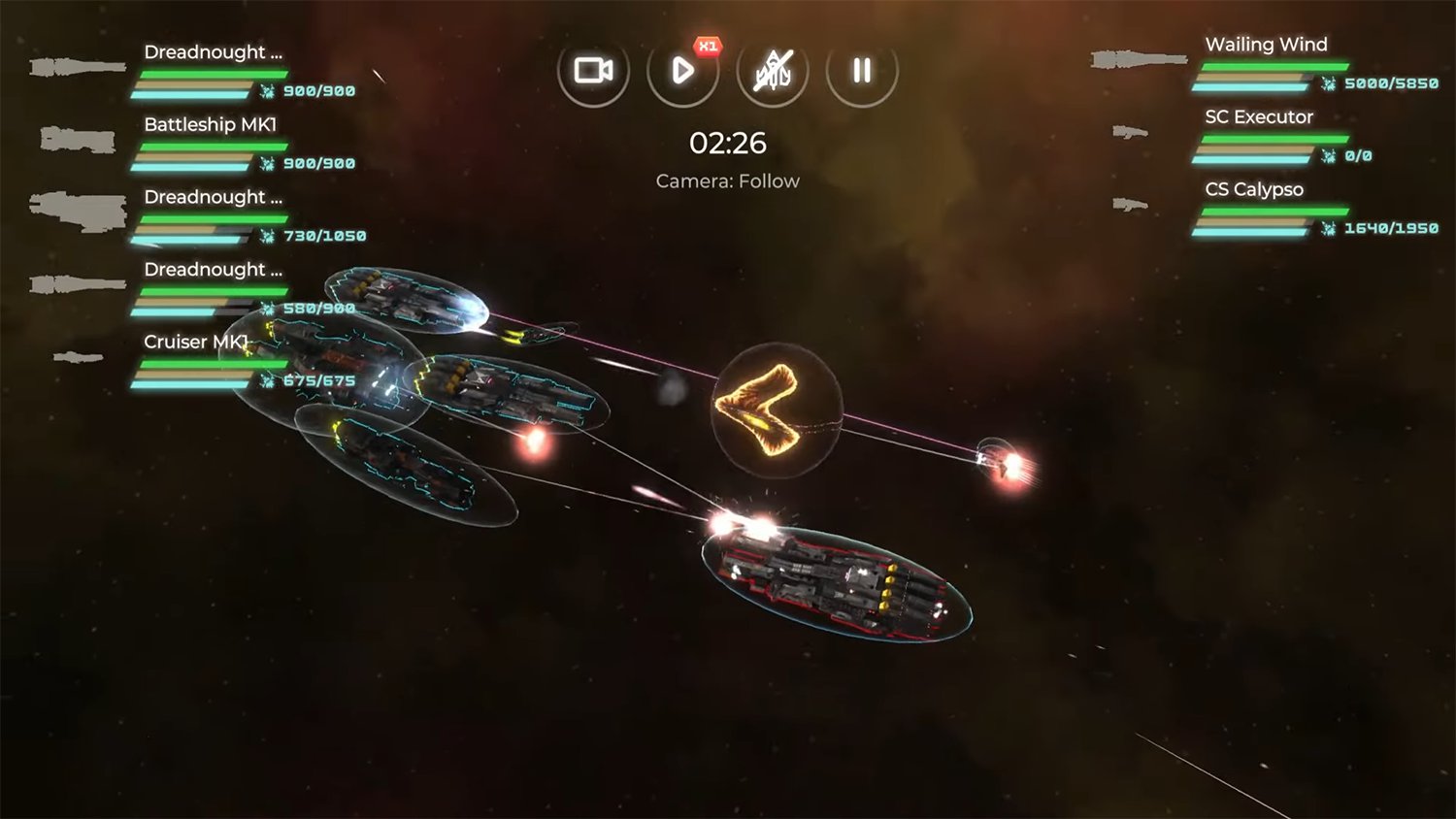This screenshot has height=819, width=1456.
Task: Open the Camera: Follow mode selector
Action: [x=727, y=180]
